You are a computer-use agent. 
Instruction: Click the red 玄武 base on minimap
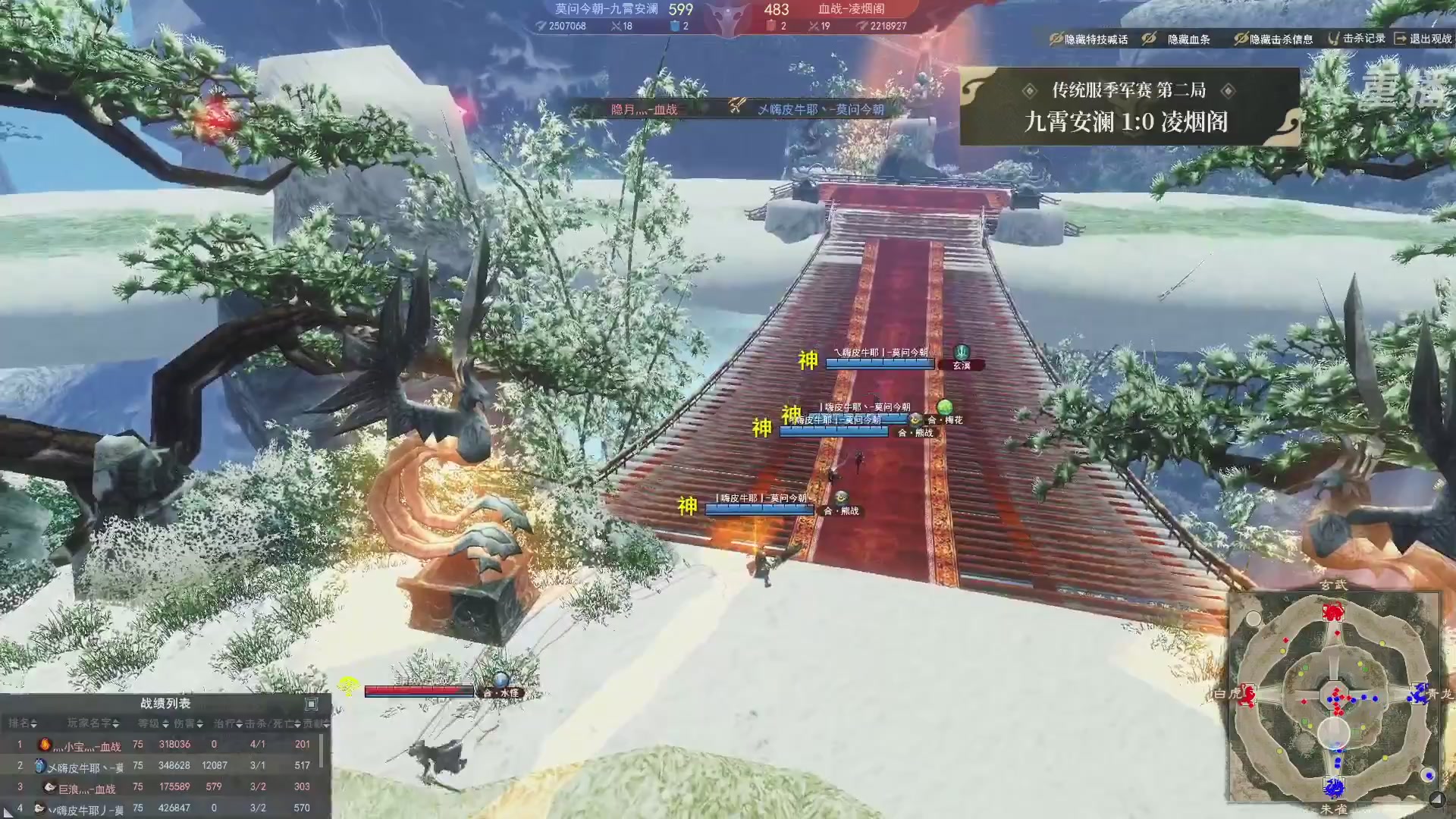point(1333,611)
